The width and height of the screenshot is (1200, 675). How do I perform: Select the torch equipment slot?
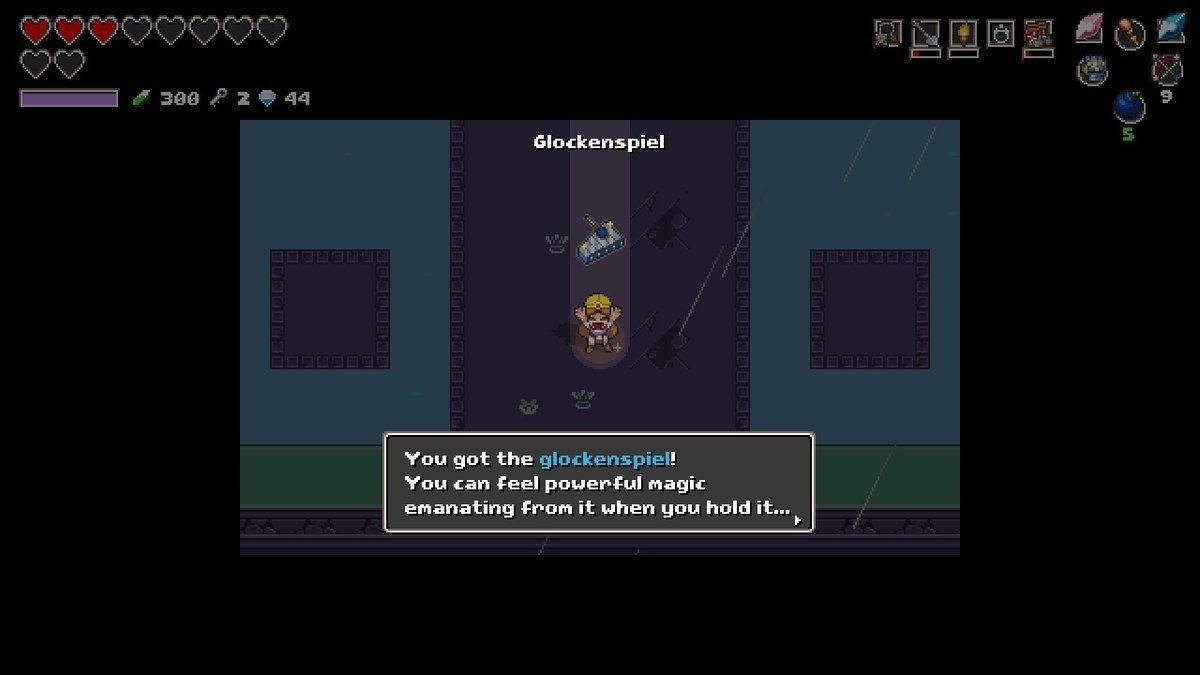[x=963, y=34]
